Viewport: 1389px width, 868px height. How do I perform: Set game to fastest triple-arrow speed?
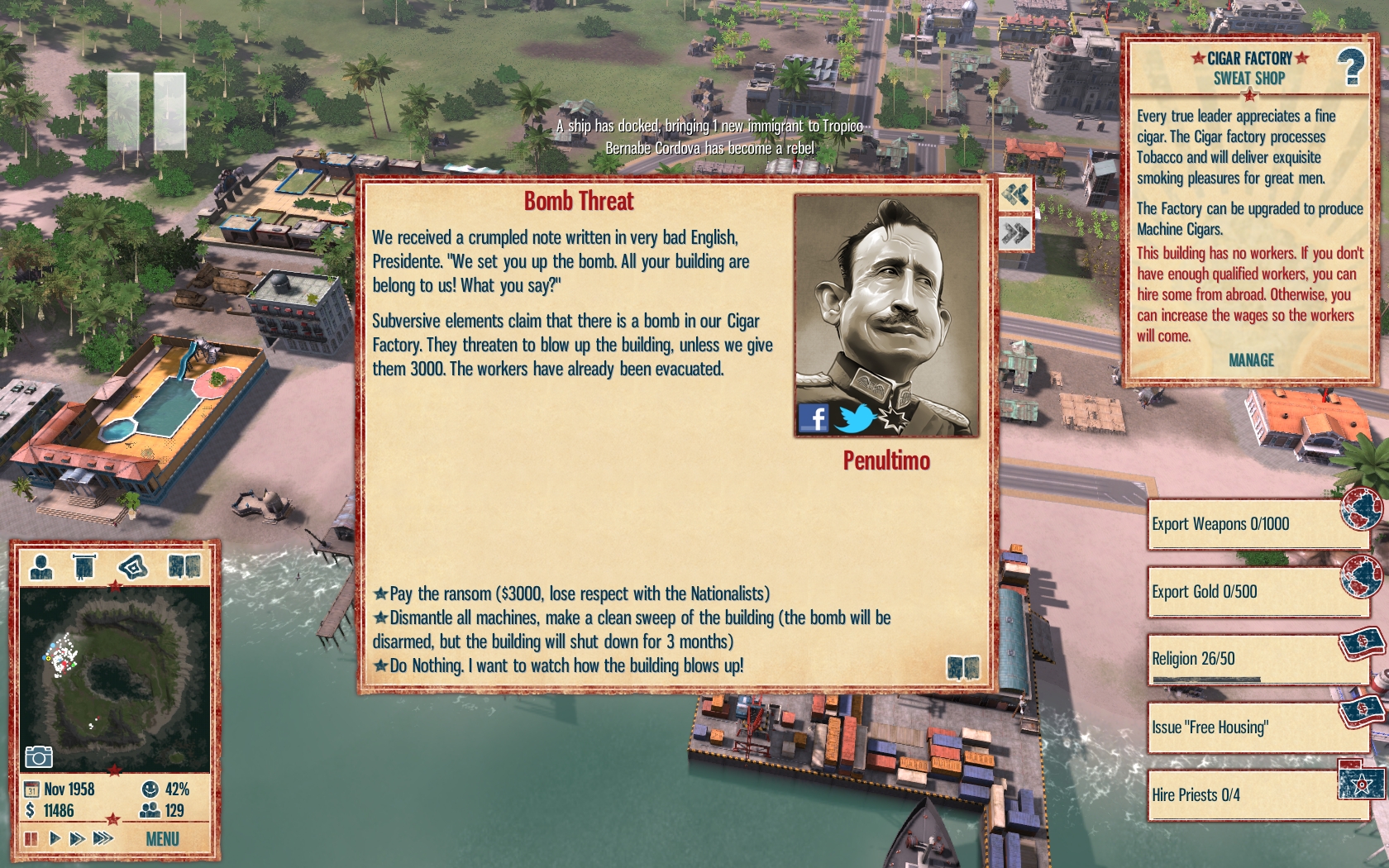coord(103,838)
